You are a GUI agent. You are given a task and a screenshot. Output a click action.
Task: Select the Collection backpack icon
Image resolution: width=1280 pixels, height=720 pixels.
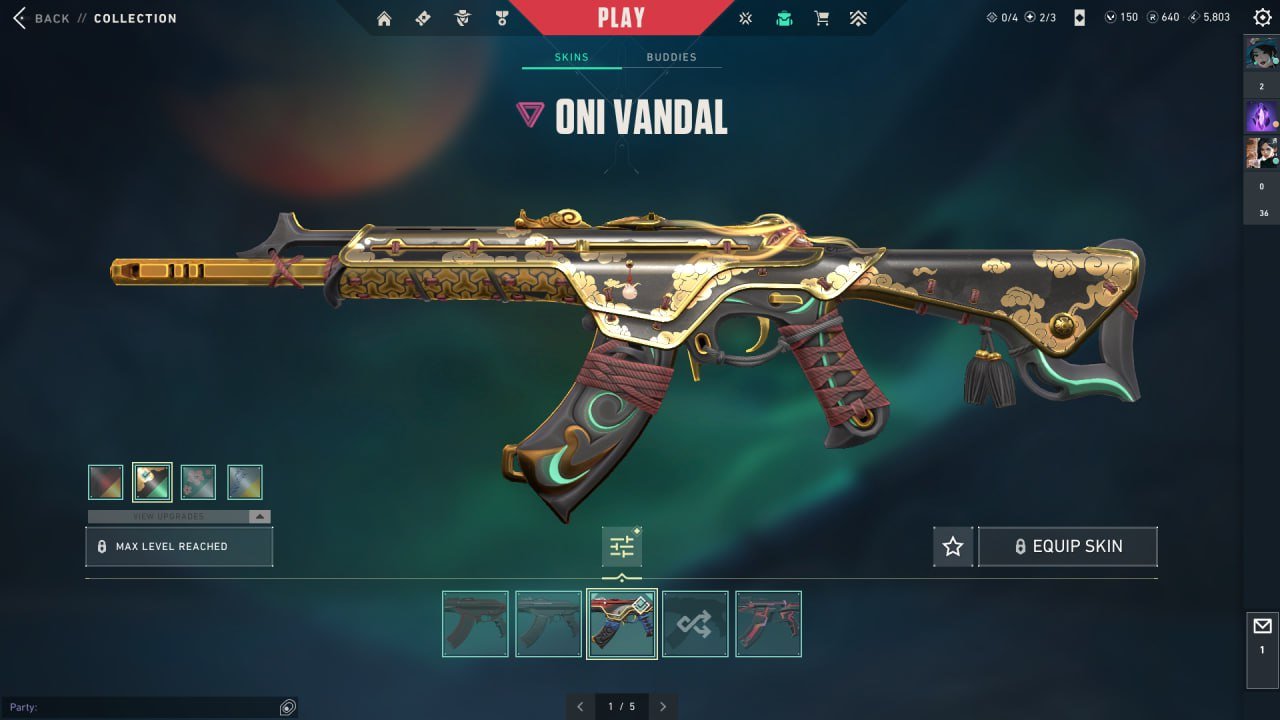[x=783, y=17]
